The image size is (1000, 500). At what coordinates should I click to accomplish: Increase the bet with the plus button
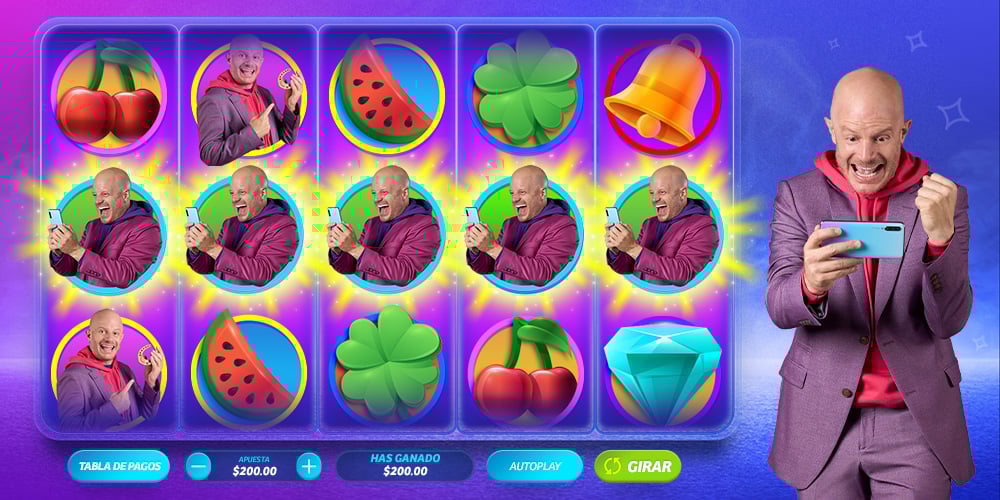point(309,466)
